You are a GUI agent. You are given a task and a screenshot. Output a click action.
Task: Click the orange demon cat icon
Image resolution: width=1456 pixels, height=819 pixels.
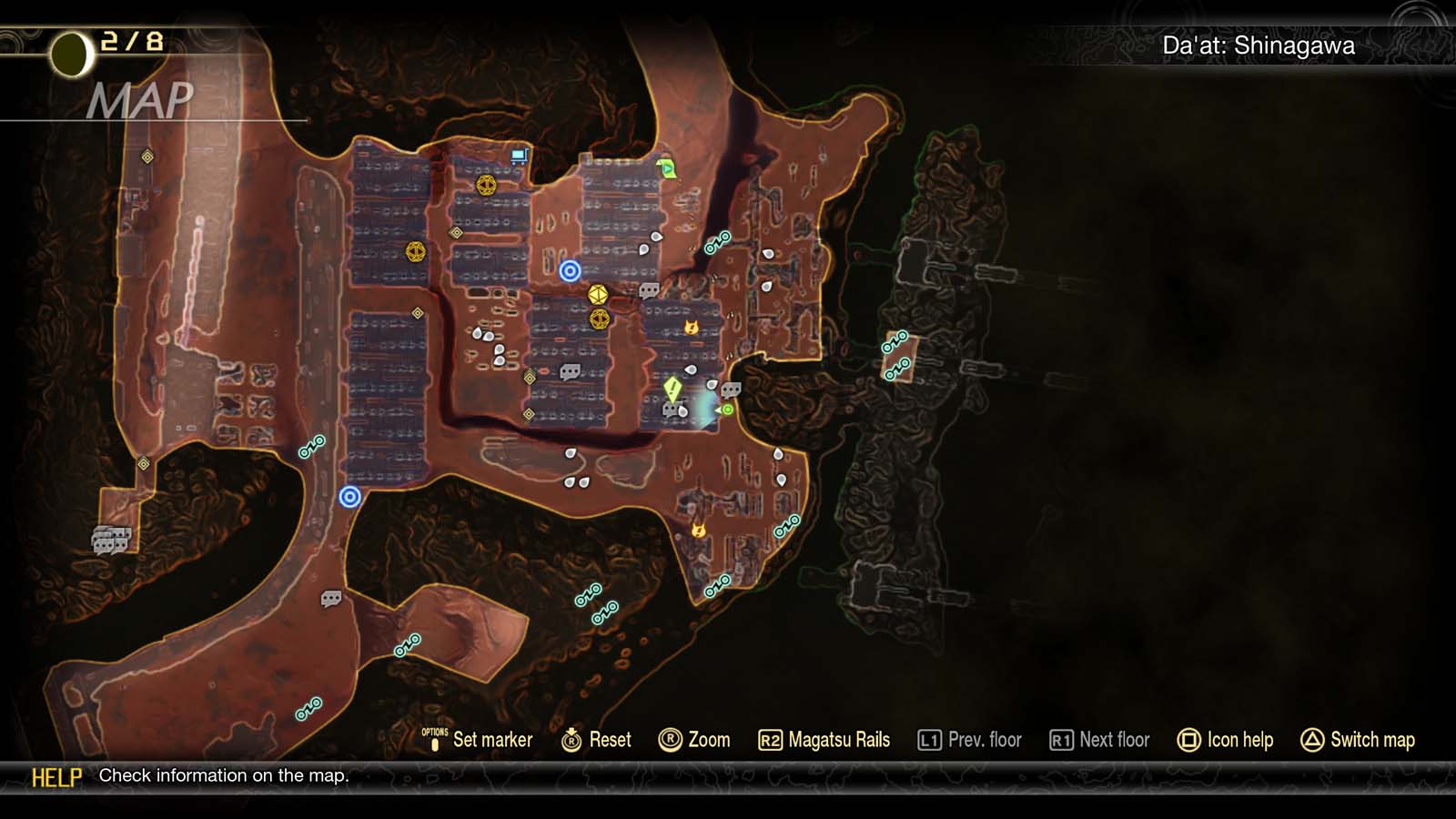tap(693, 327)
